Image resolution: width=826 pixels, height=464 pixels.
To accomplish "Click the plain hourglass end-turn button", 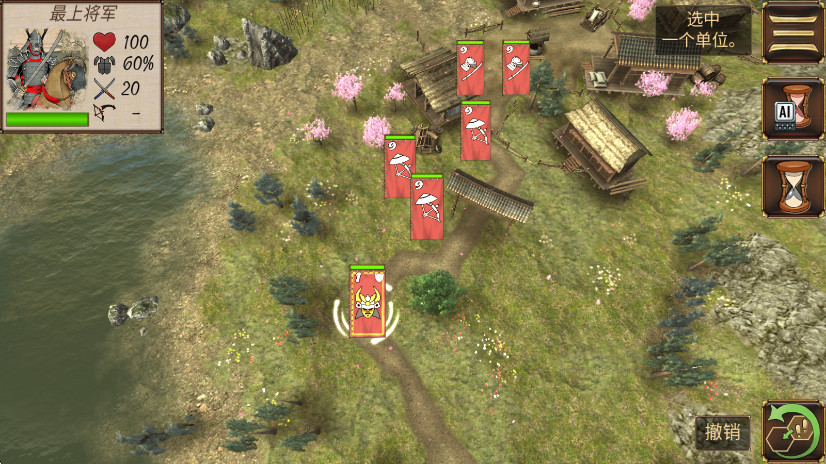I will coord(791,186).
